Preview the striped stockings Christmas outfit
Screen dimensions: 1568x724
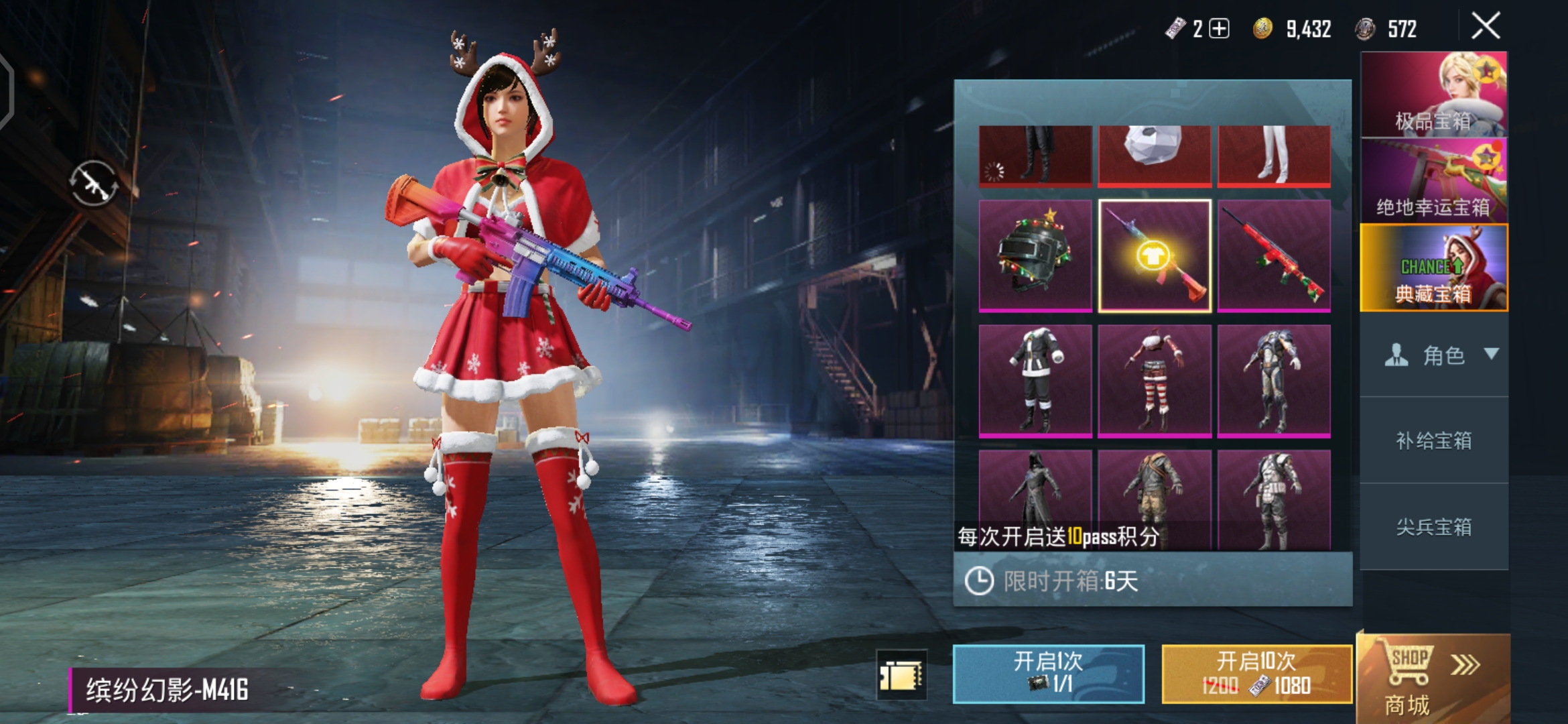(1155, 381)
